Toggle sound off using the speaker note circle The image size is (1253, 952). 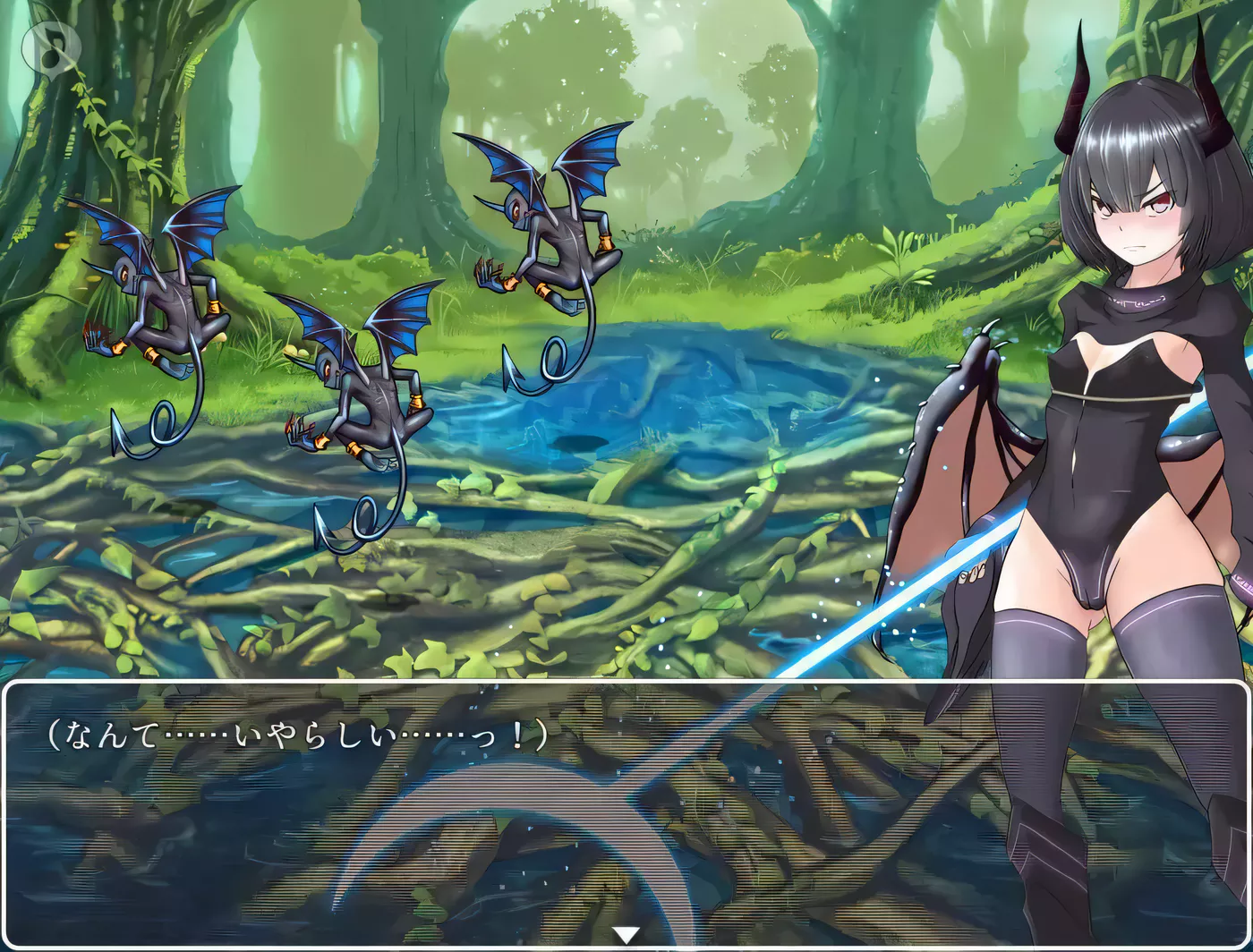(x=51, y=47)
